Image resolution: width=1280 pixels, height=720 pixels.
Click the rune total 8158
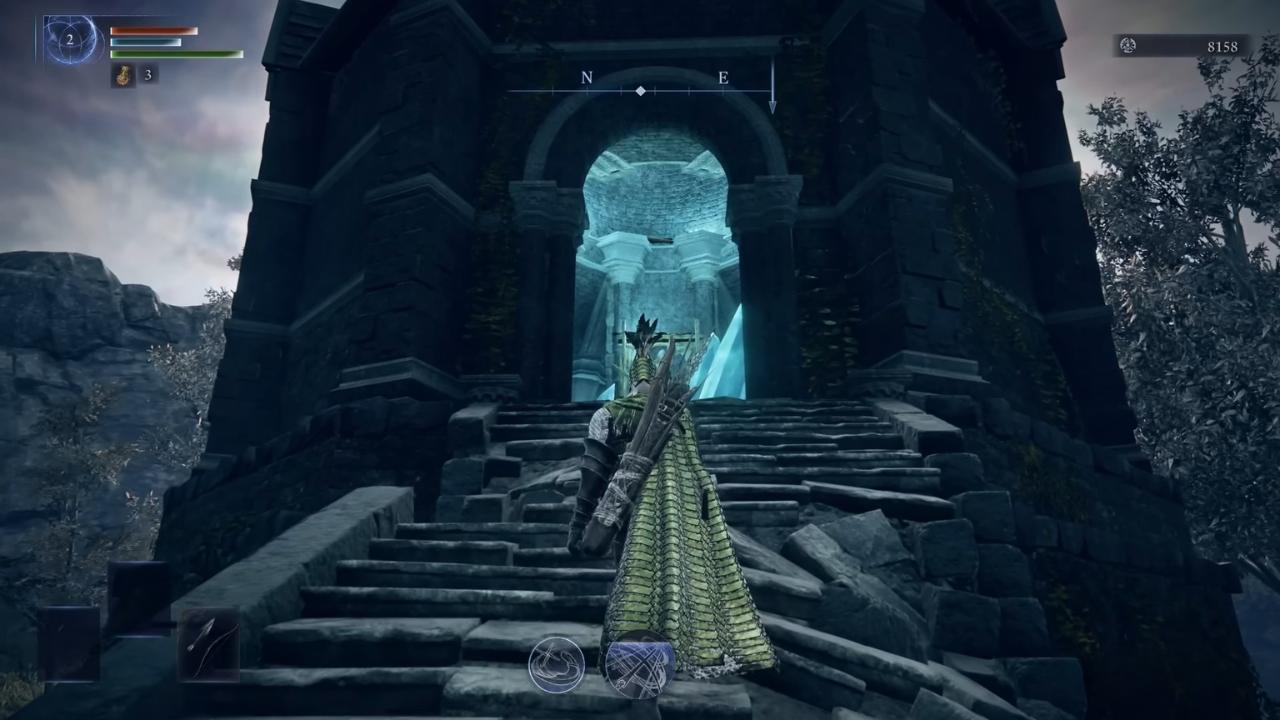tap(1222, 46)
